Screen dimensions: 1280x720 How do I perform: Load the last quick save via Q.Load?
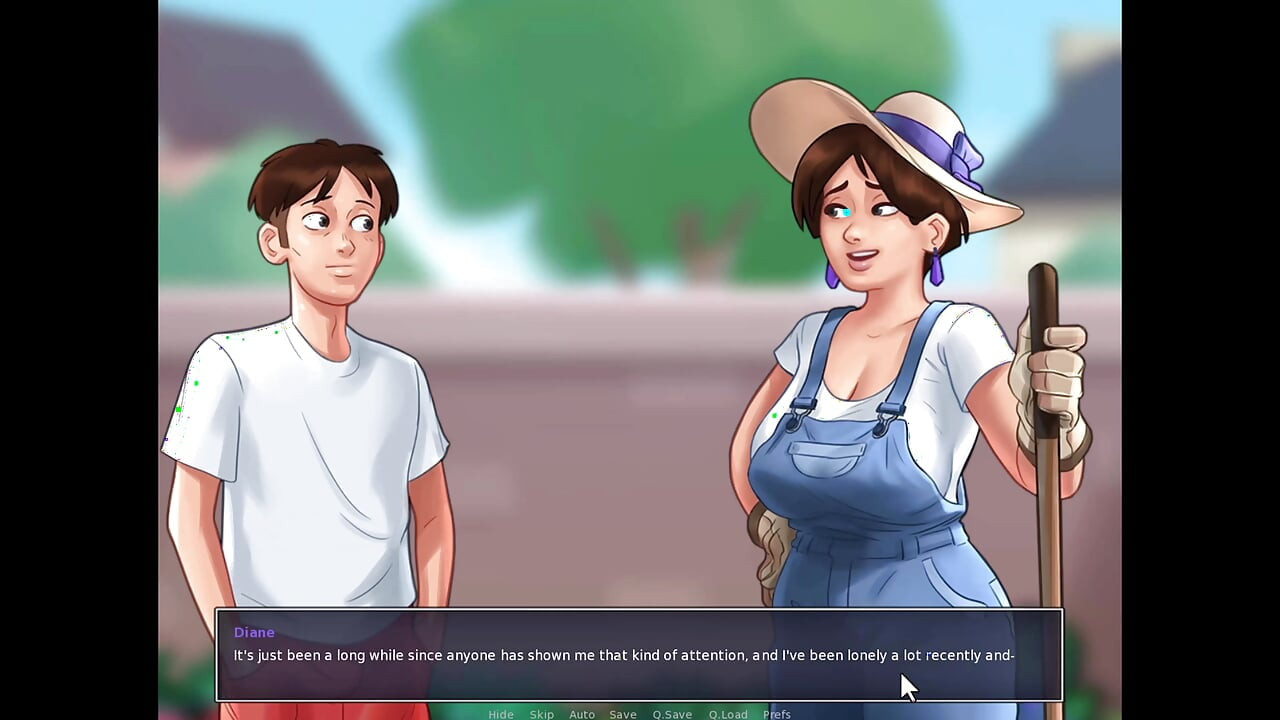(729, 714)
